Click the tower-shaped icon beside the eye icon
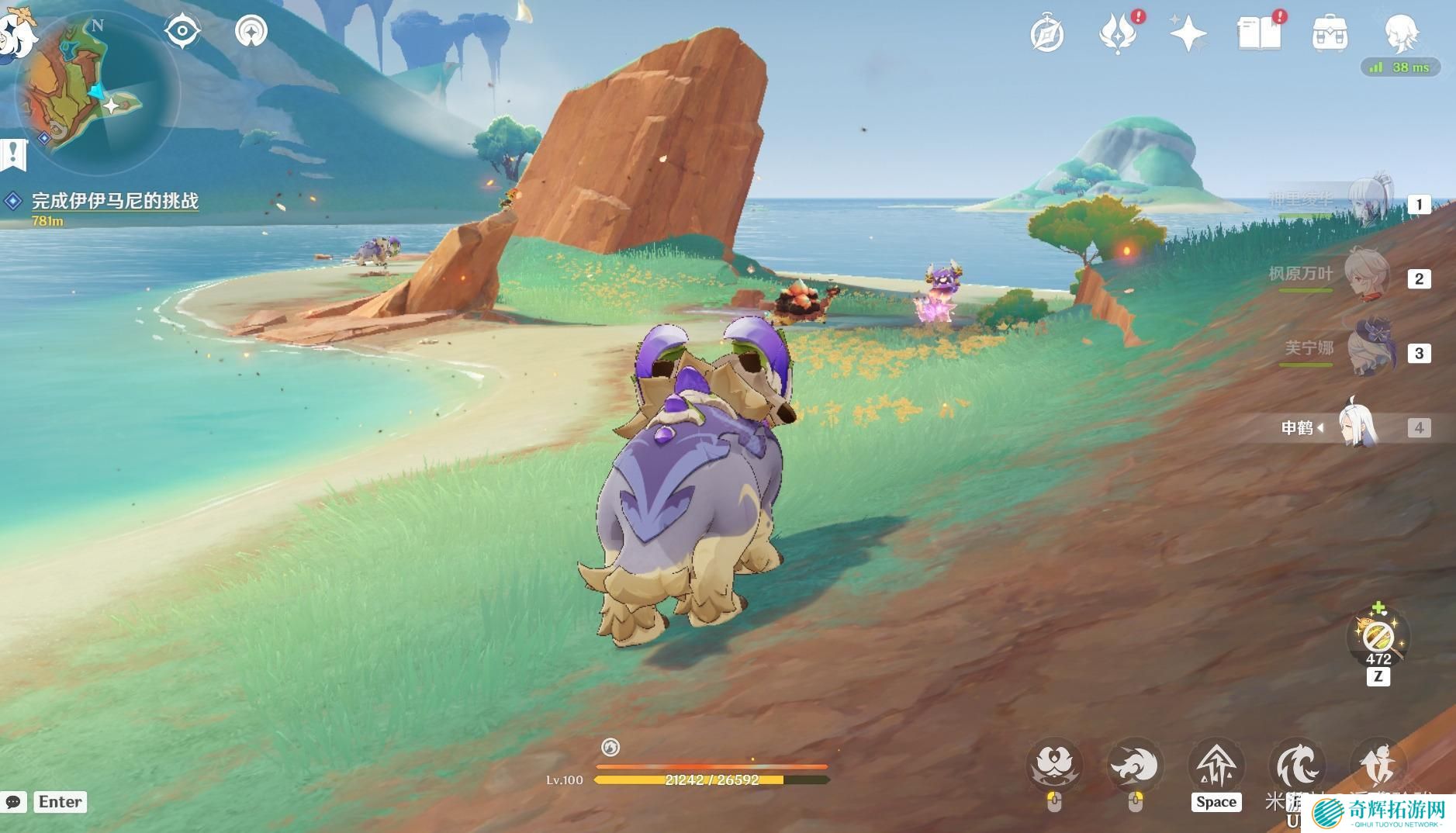 tap(251, 32)
